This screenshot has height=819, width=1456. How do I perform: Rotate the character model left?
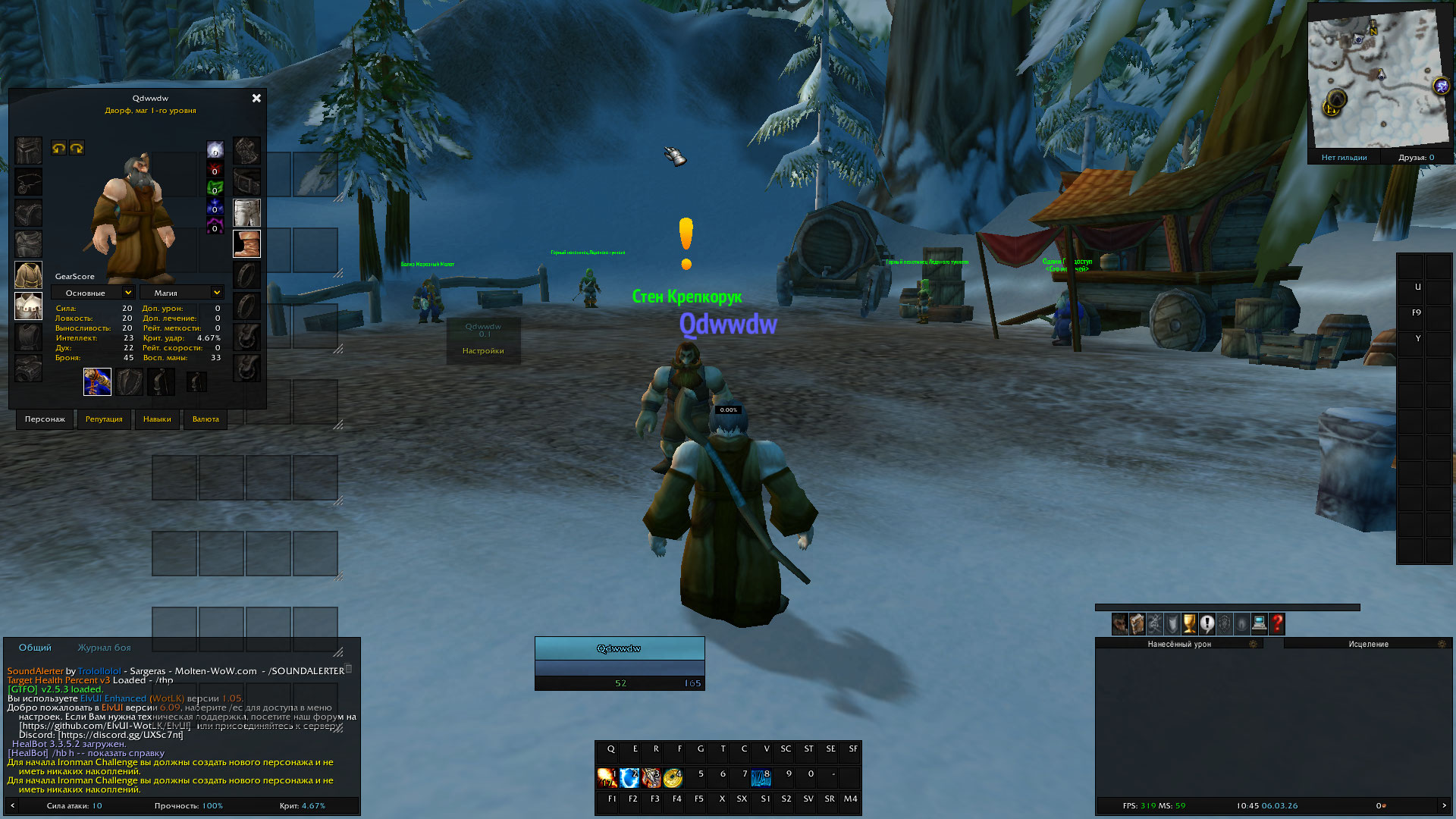tap(58, 148)
